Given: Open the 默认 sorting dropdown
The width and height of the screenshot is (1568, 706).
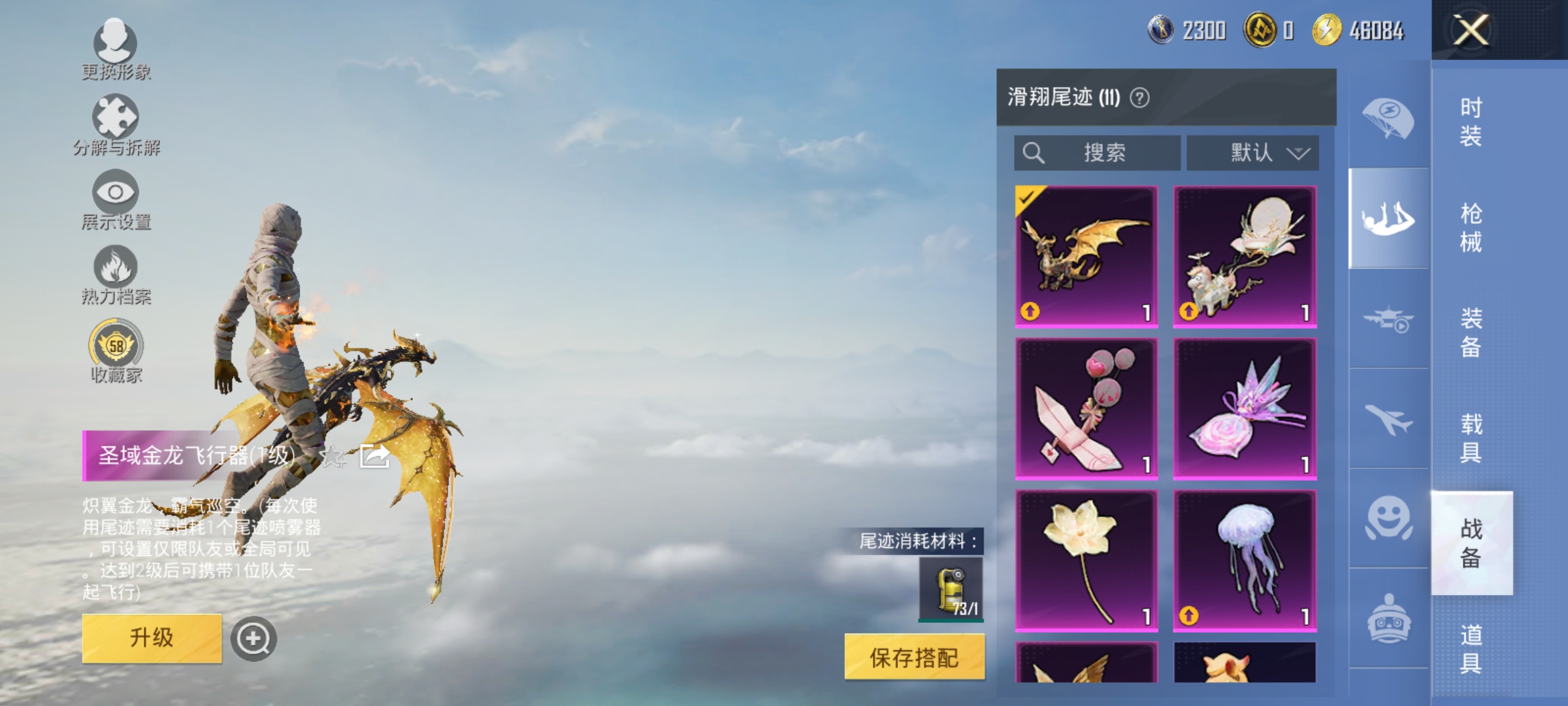Looking at the screenshot, I should click(x=1250, y=152).
